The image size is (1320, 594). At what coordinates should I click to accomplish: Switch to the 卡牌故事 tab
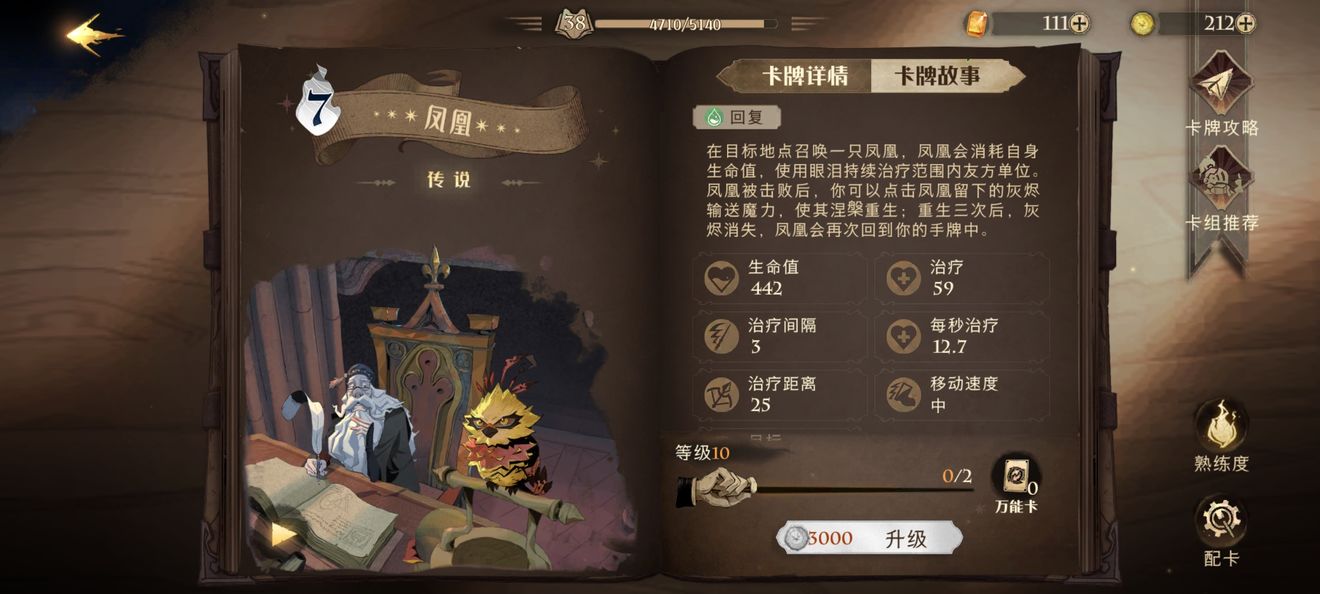pyautogui.click(x=937, y=76)
